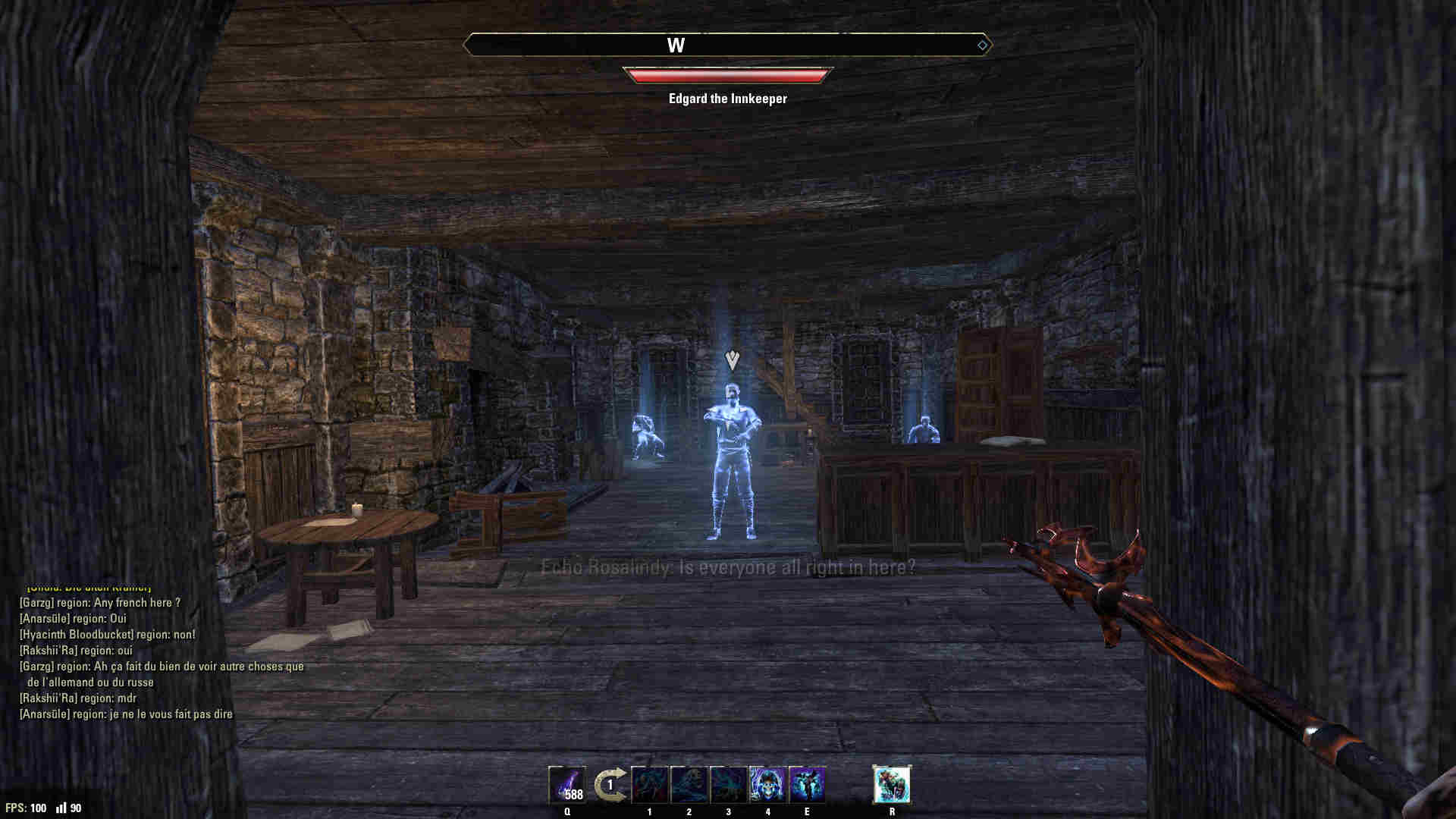Trigger the dimmed ability in slot 3

[729, 785]
